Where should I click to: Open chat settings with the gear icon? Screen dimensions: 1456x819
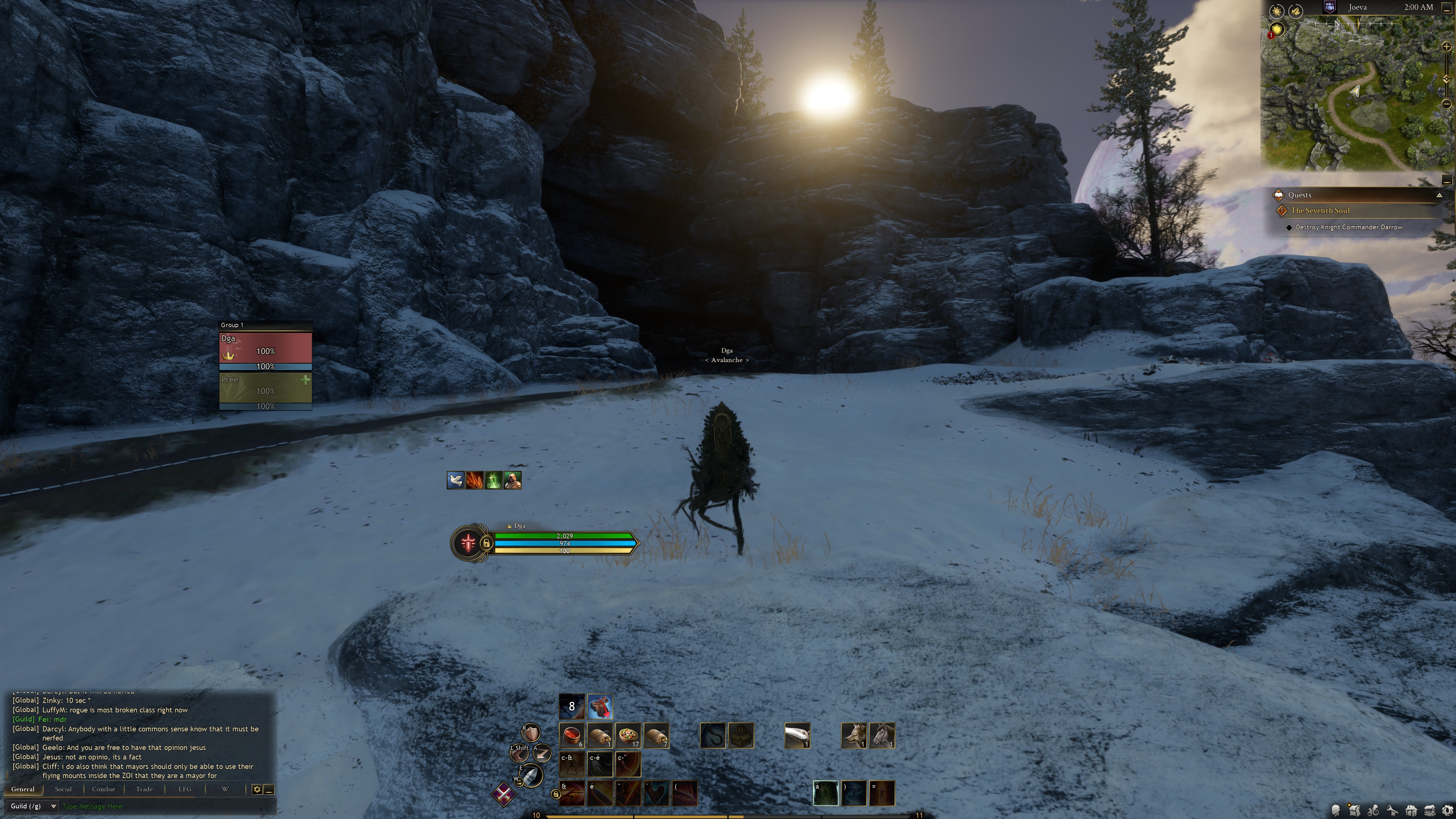[257, 789]
